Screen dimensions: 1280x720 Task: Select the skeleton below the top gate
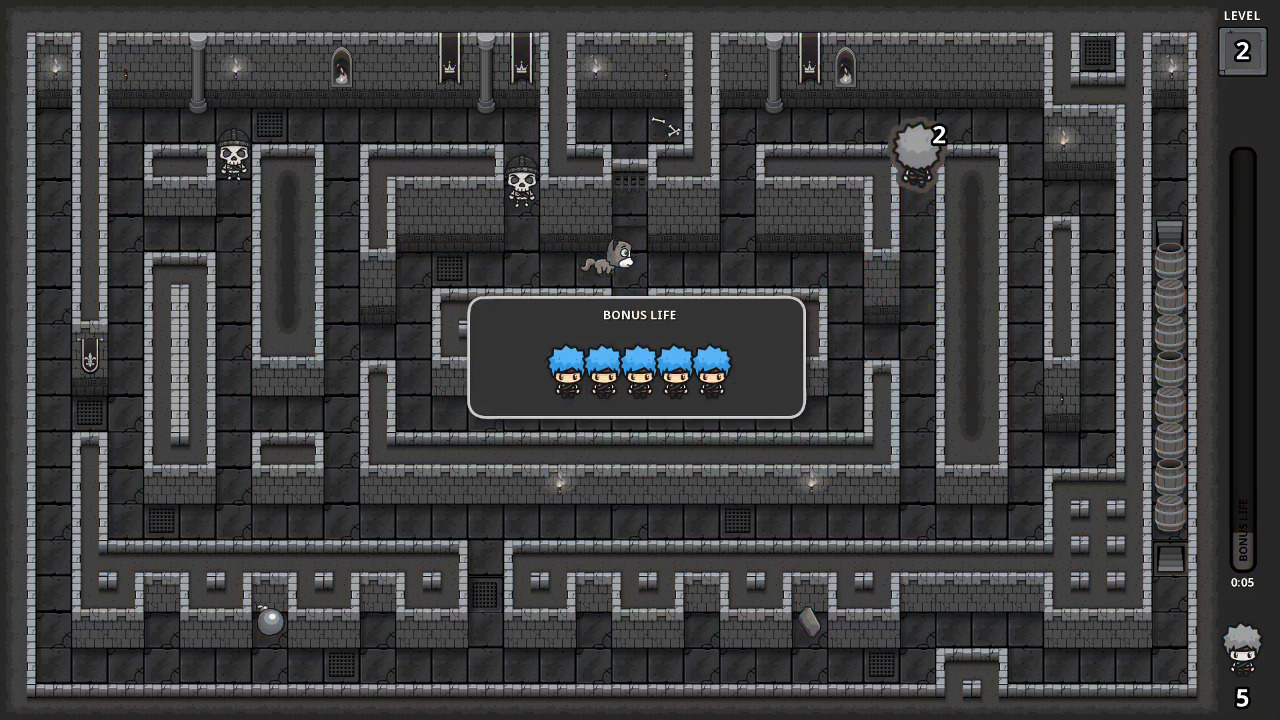(x=520, y=183)
